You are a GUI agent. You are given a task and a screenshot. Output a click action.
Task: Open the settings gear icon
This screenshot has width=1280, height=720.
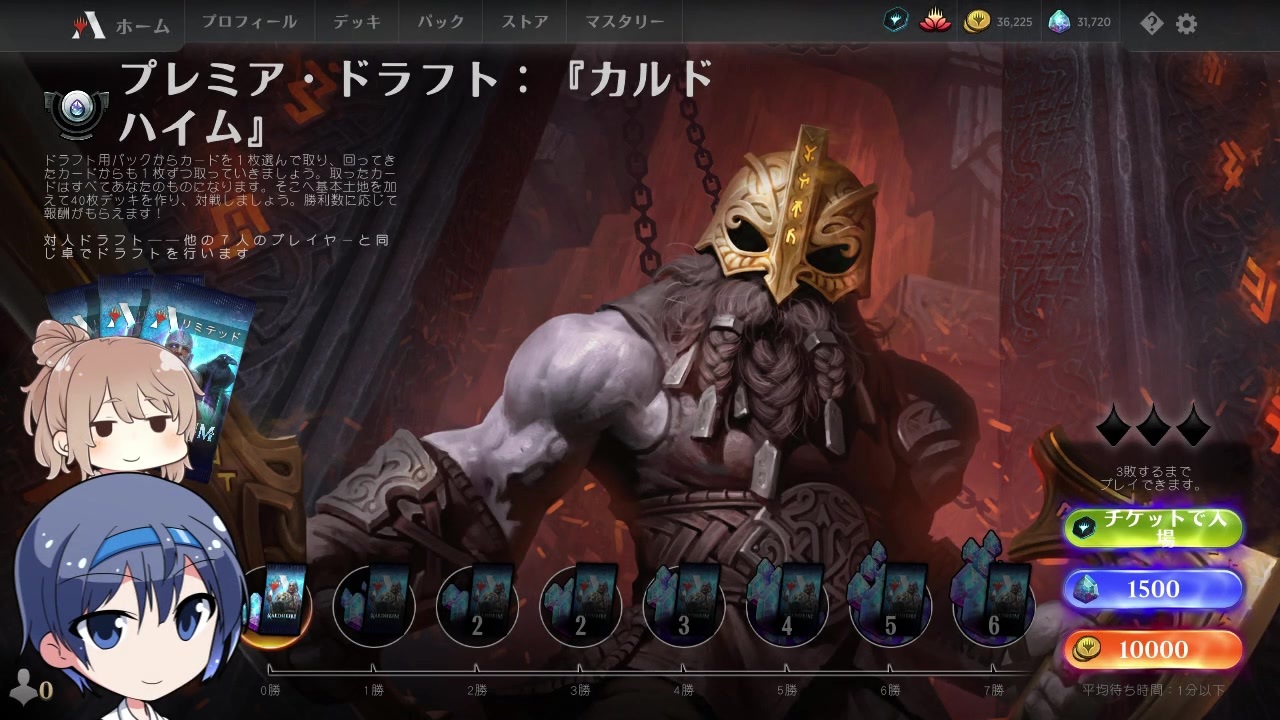(x=1186, y=23)
